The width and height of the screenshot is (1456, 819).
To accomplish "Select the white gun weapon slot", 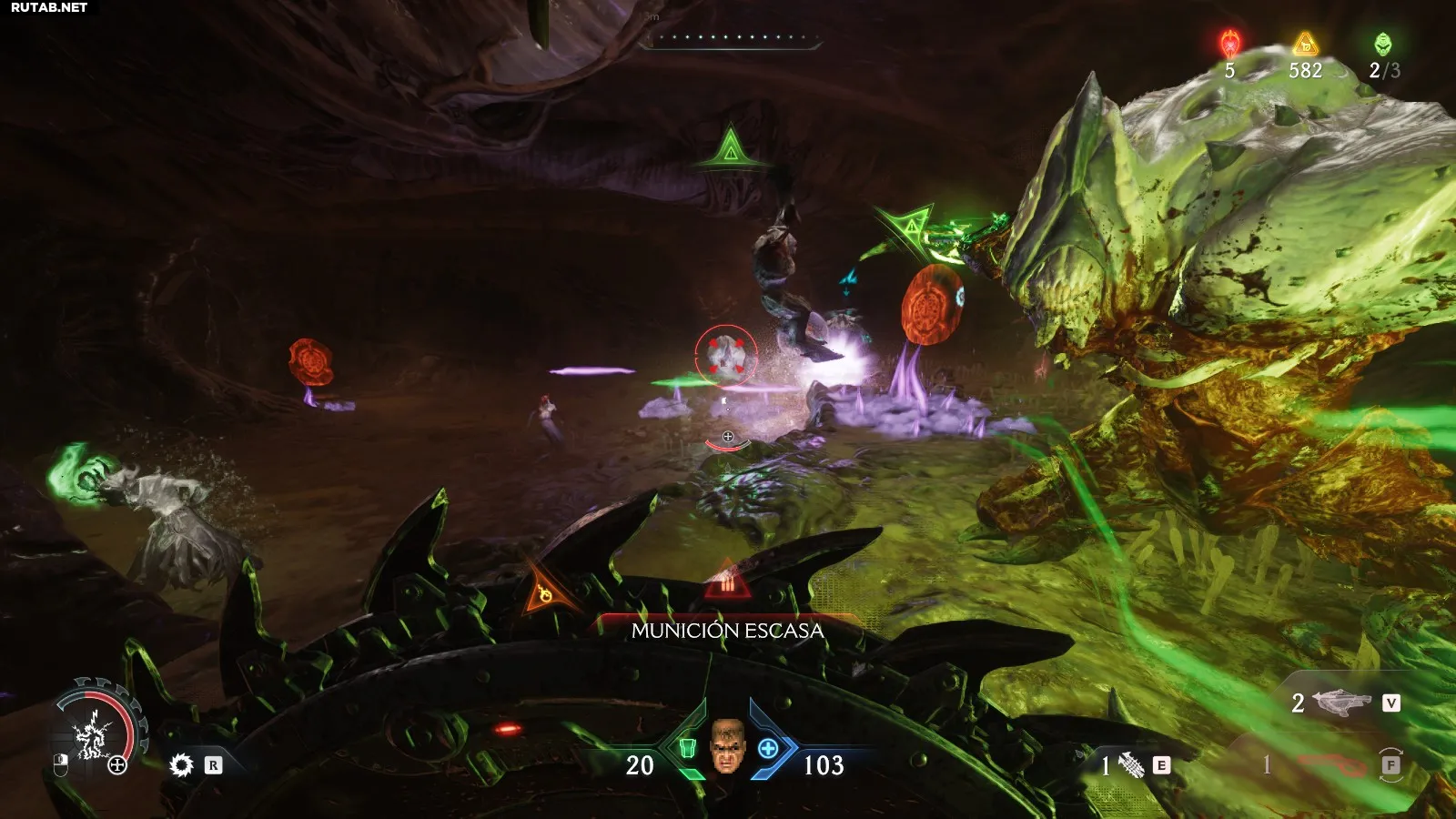I will click(1342, 703).
